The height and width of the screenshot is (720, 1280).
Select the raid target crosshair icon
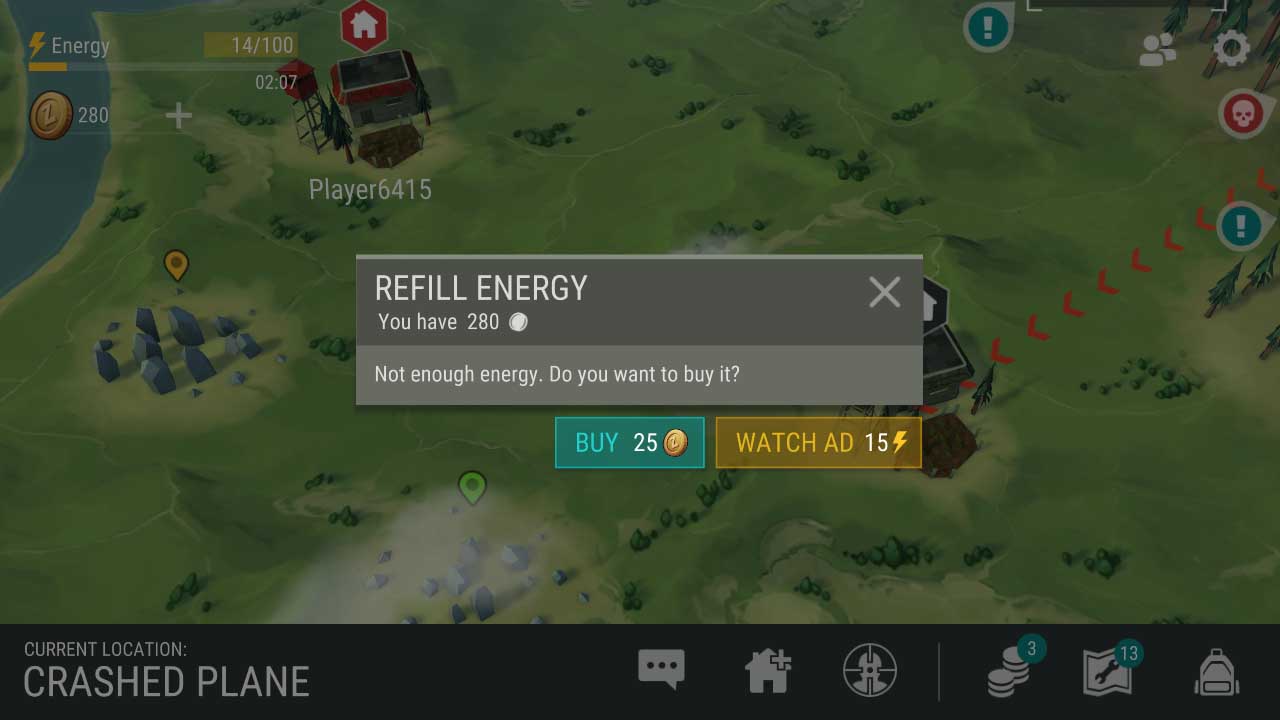click(x=869, y=671)
